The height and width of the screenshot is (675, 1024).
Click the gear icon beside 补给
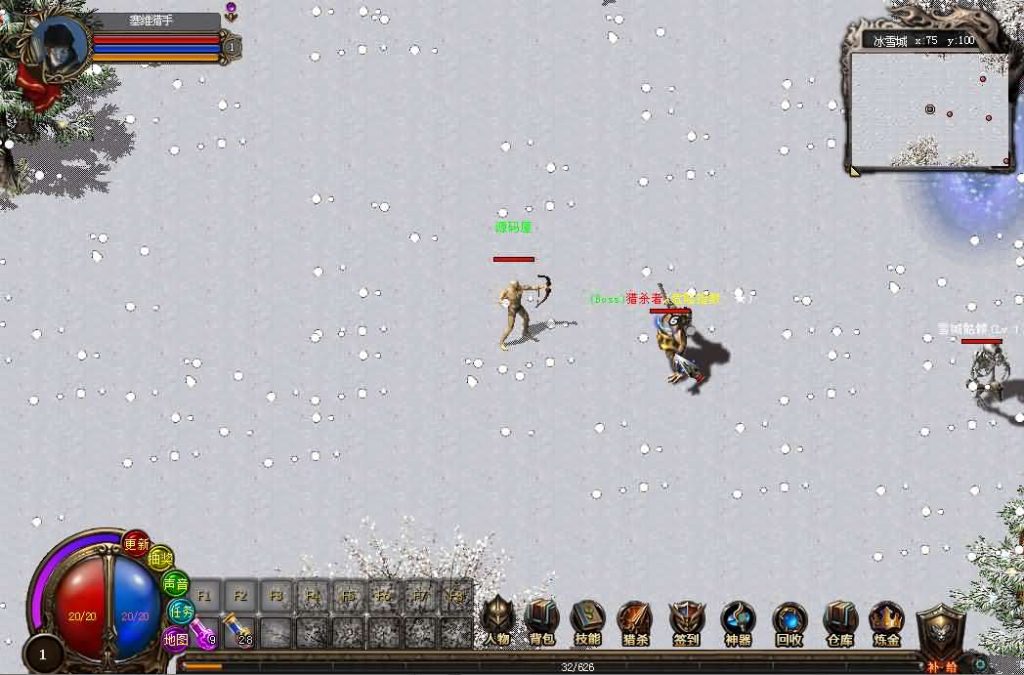[980, 663]
